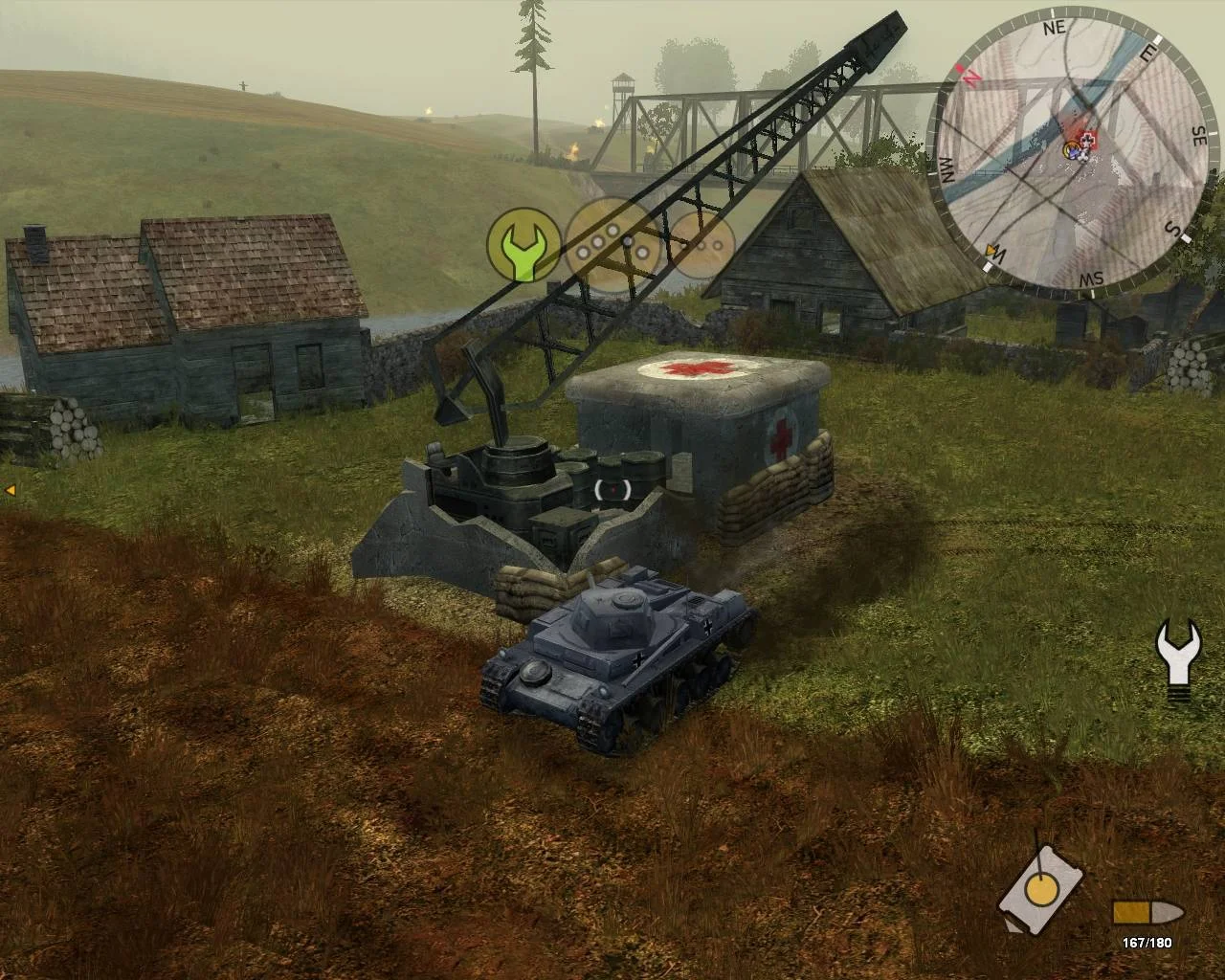Click the yellow arrow indicator on left edge

click(10, 490)
